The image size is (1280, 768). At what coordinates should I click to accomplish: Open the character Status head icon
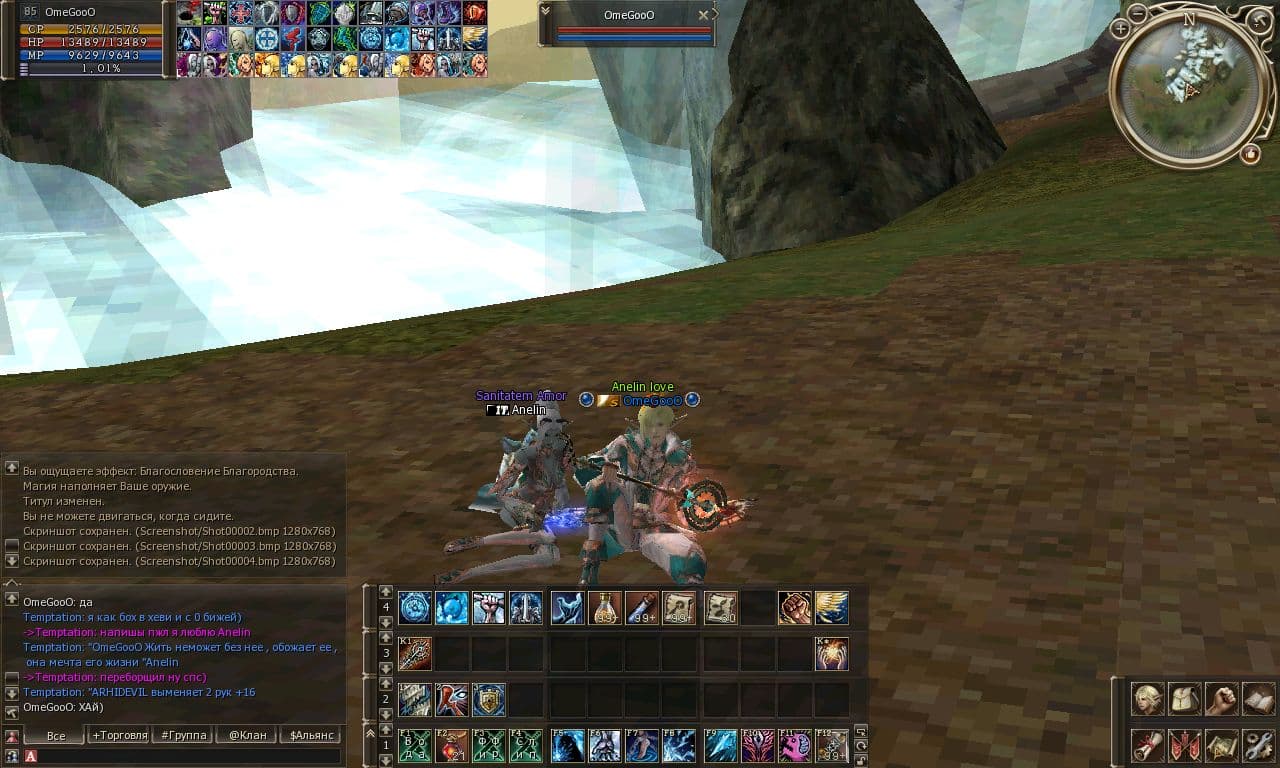[x=1146, y=699]
